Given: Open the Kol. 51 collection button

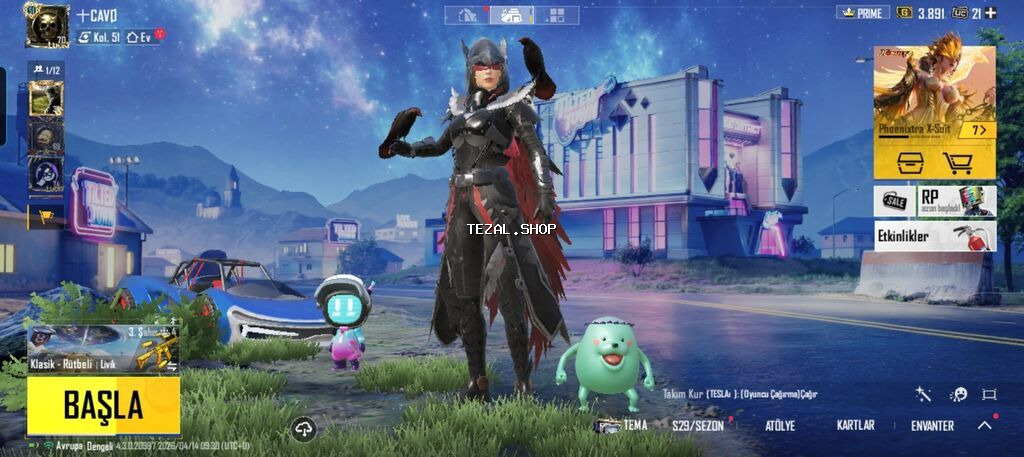Looking at the screenshot, I should pyautogui.click(x=99, y=36).
